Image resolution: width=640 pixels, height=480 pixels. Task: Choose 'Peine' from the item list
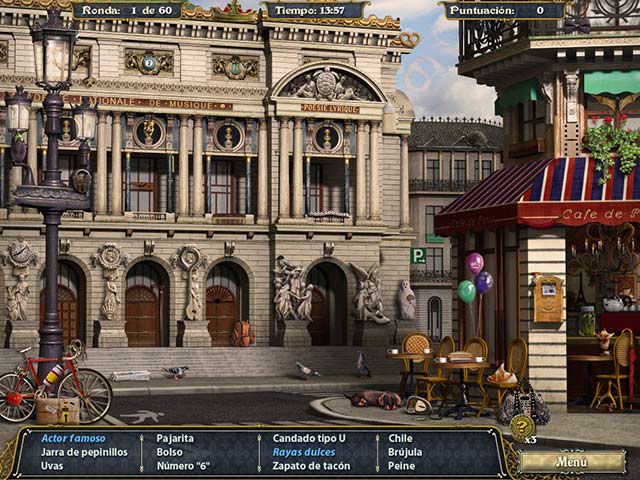click(x=401, y=466)
